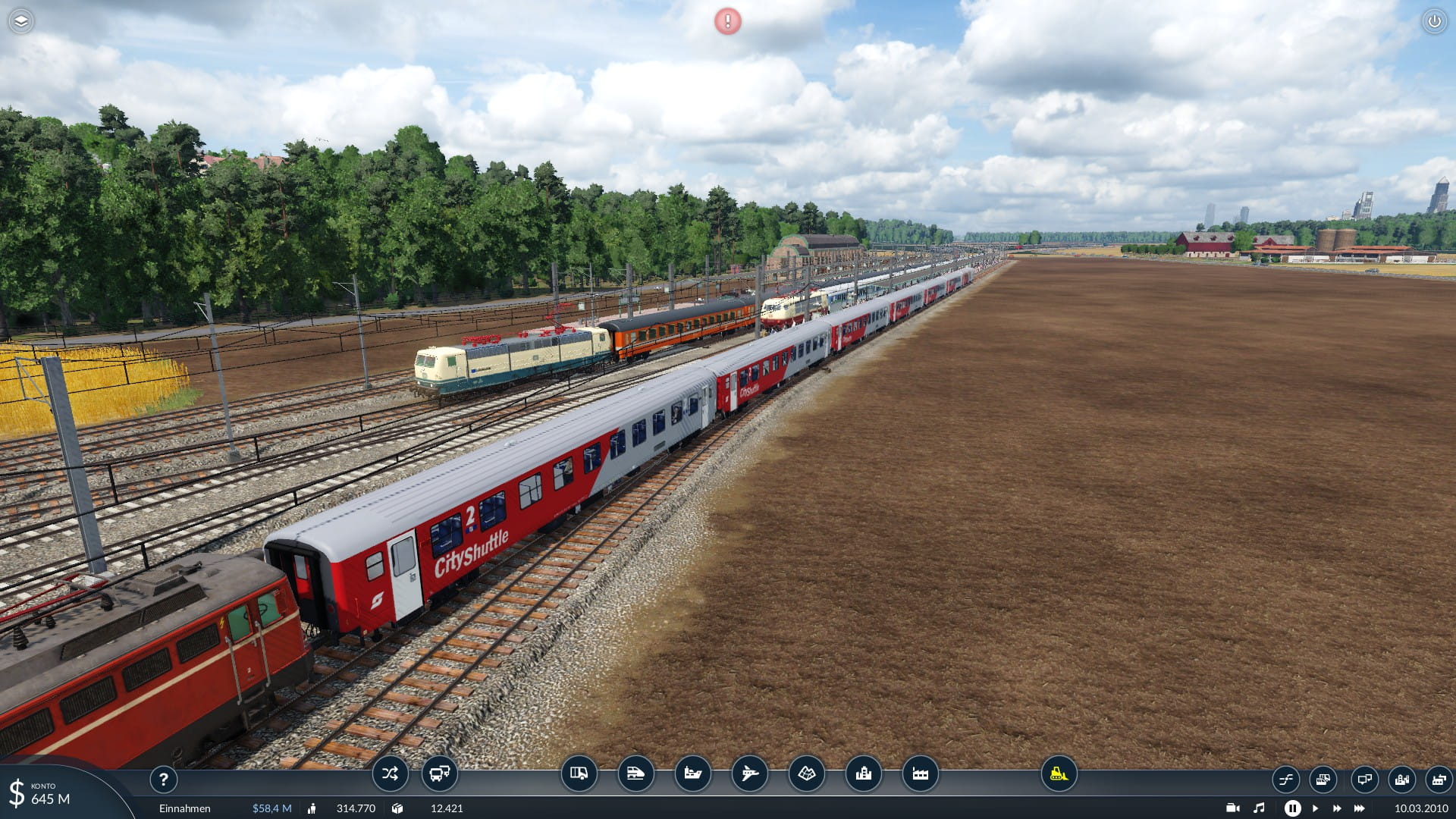Open the terrain and landscaping menu
The image size is (1456, 819).
click(x=806, y=774)
